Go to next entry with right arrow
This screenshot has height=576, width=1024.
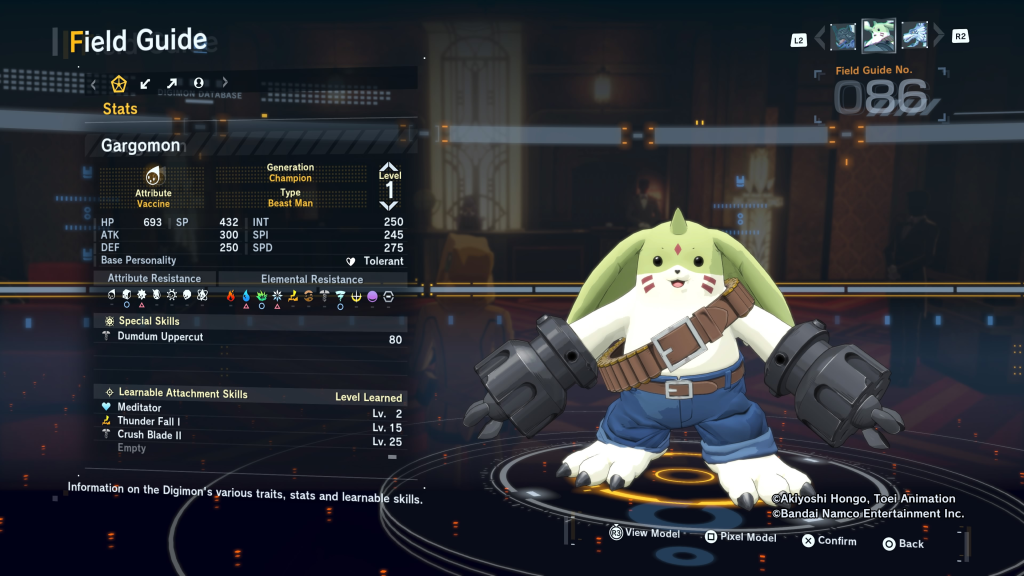pyautogui.click(x=938, y=38)
